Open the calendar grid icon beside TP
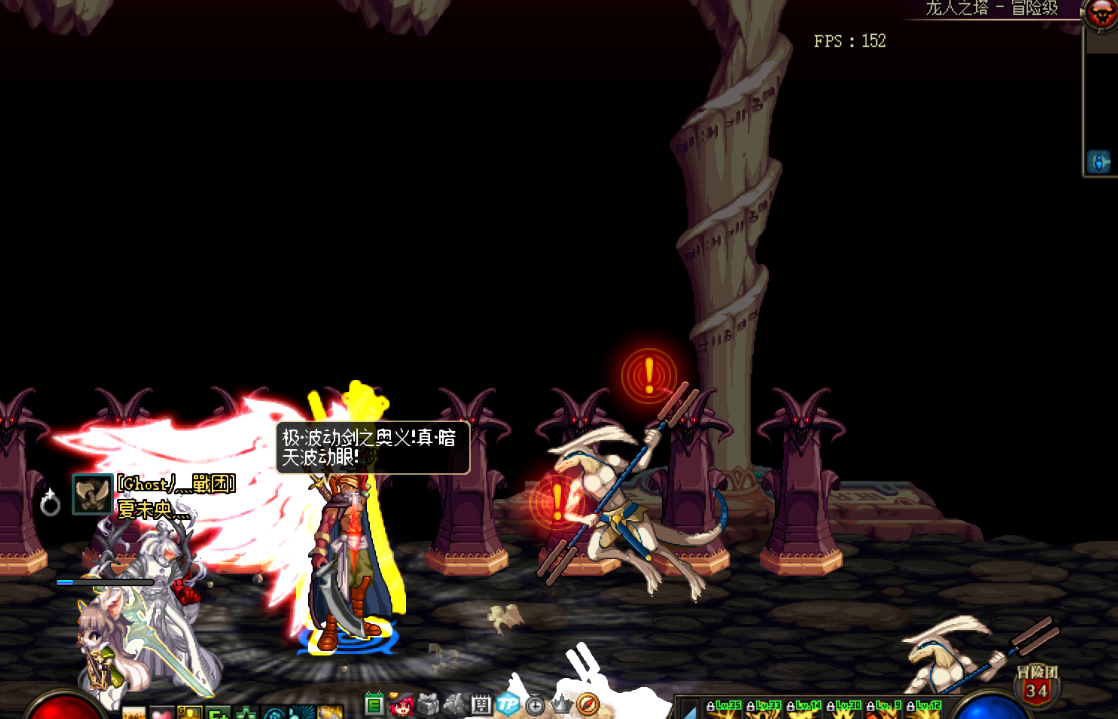The image size is (1118, 719). pyautogui.click(x=481, y=704)
